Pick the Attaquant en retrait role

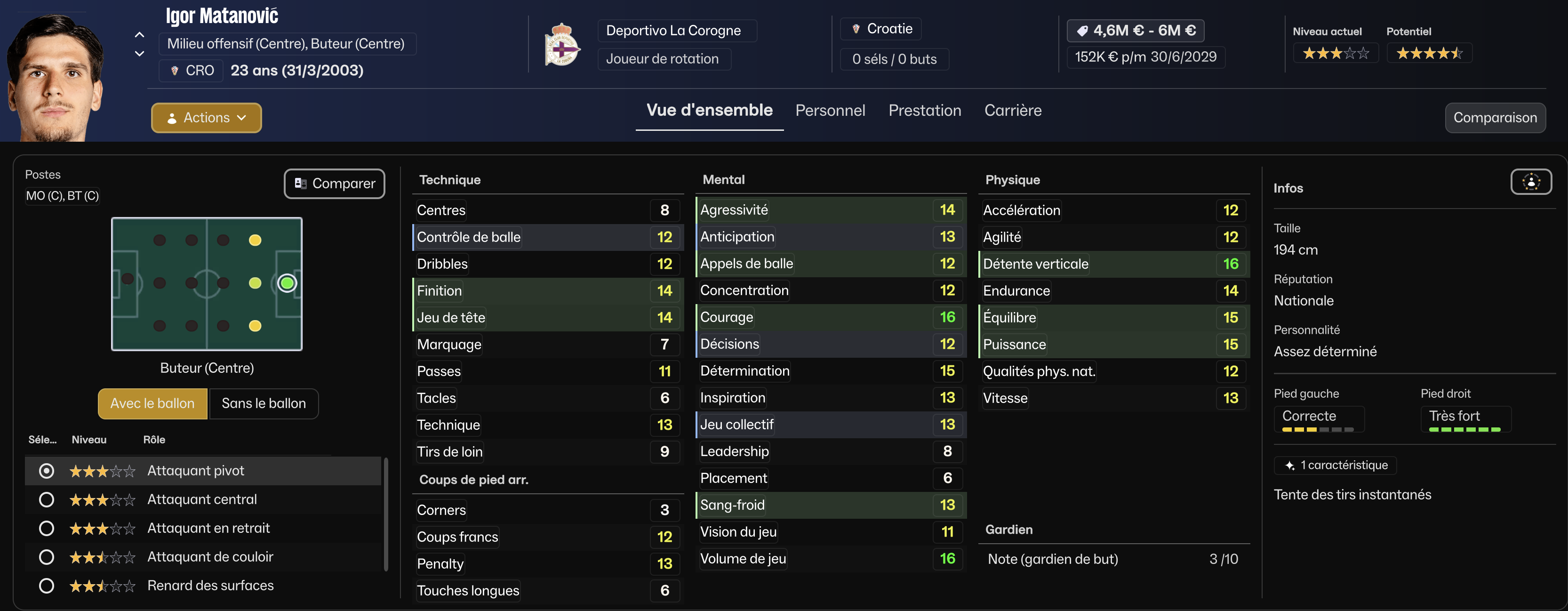46,528
